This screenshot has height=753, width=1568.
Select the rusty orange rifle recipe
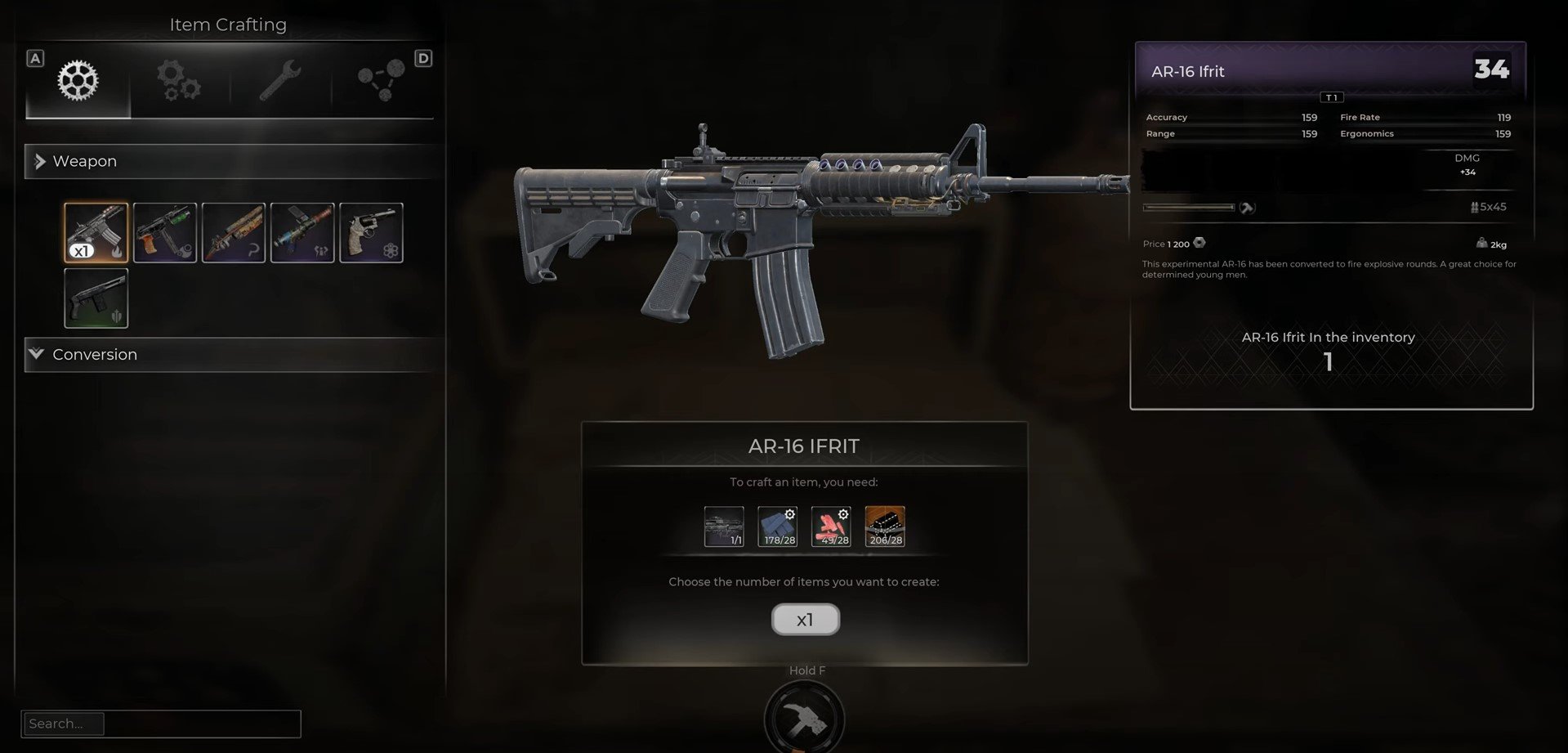(234, 233)
